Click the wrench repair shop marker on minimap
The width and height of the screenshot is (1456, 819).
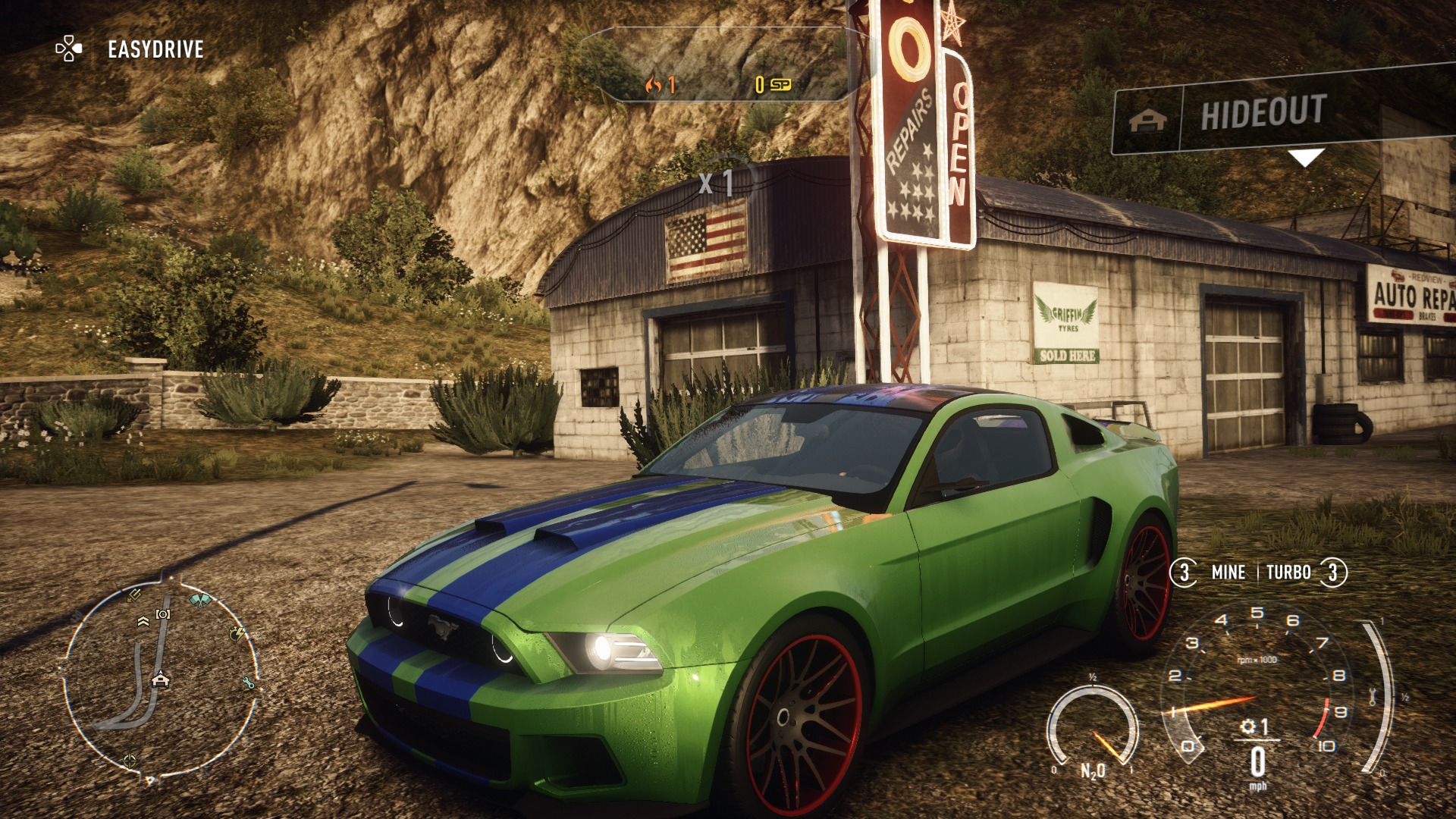click(249, 683)
